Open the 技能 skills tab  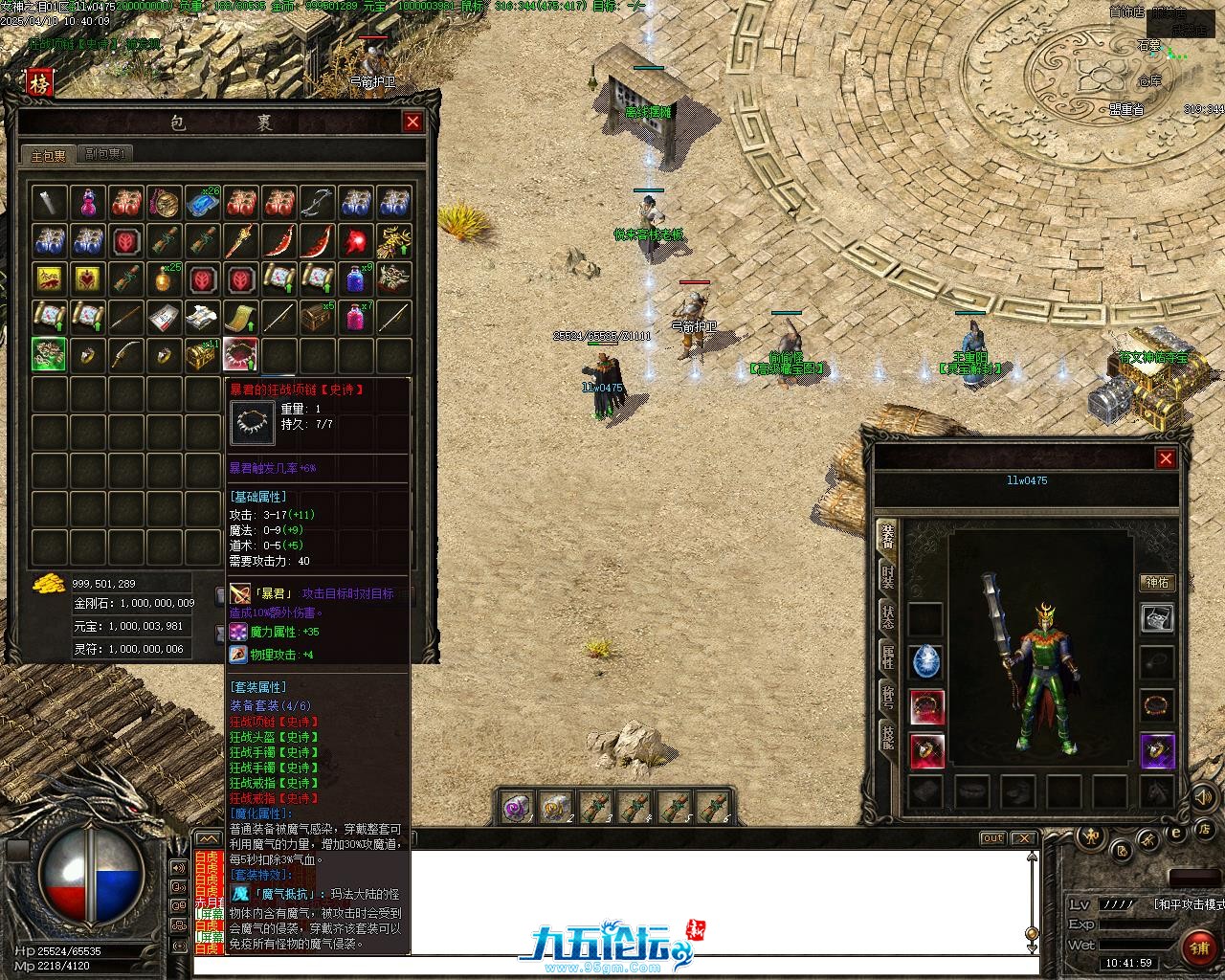pos(888,738)
